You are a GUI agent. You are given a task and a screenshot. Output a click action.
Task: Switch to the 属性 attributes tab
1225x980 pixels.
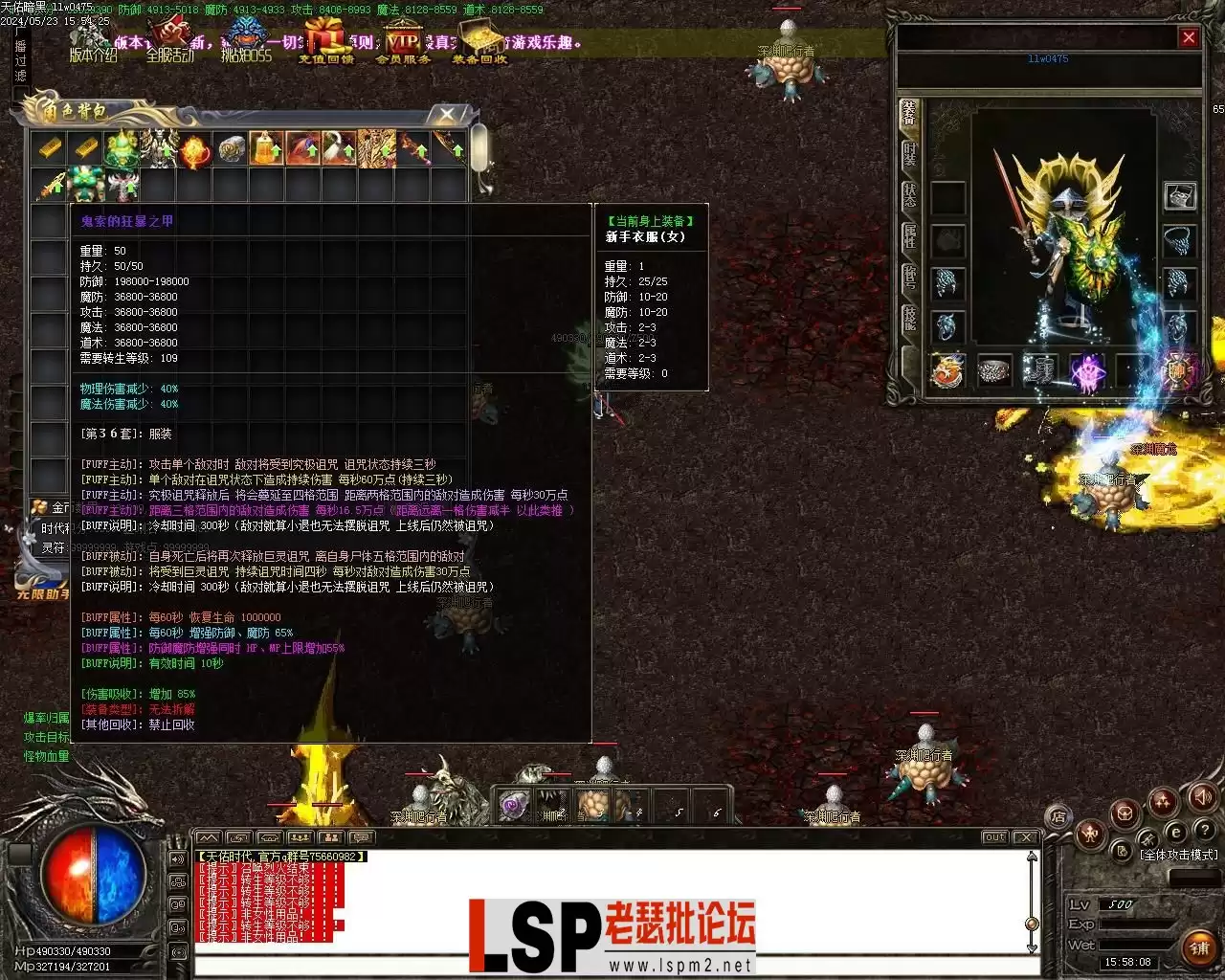coord(910,236)
